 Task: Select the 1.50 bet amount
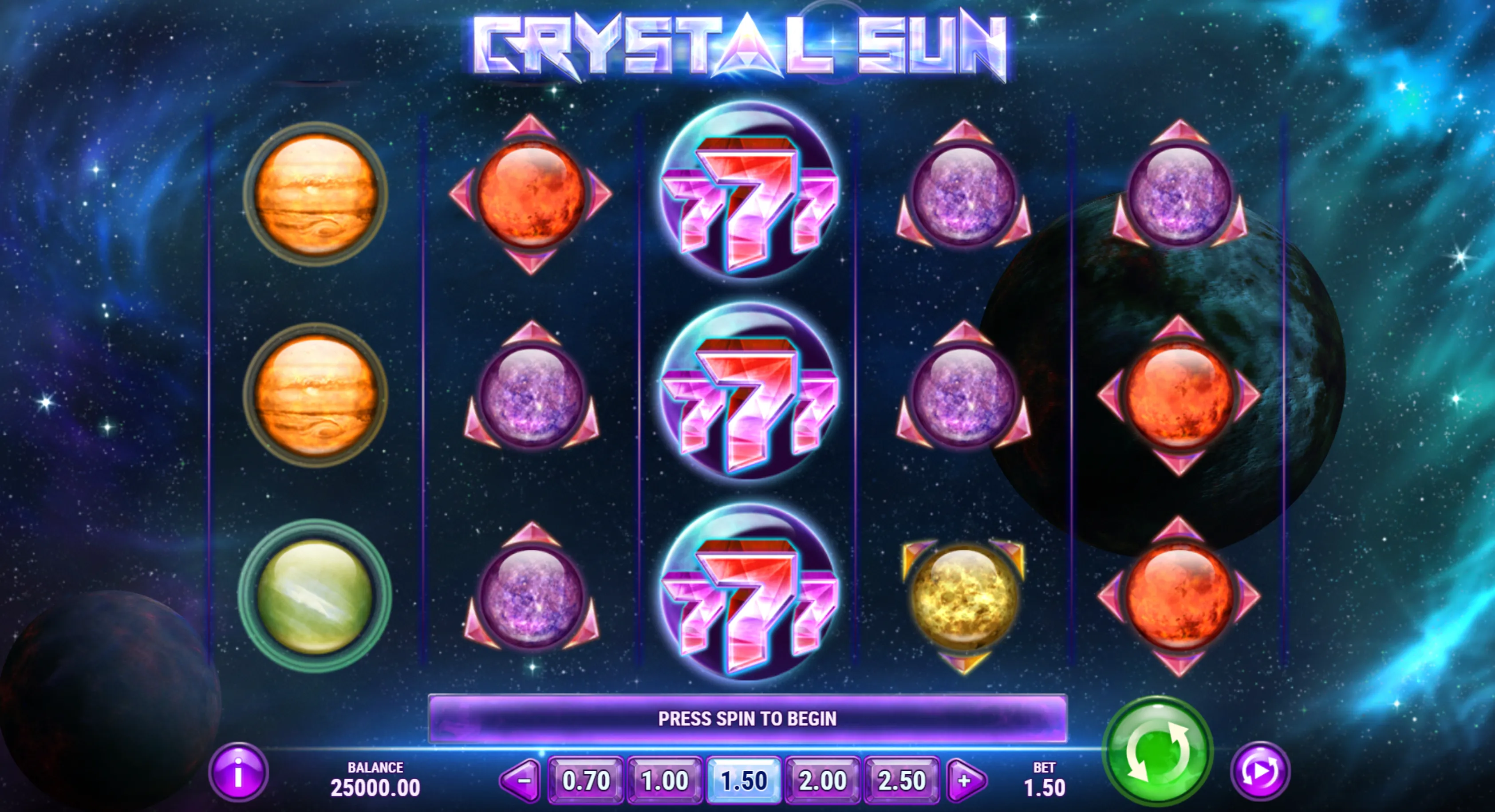[x=744, y=780]
